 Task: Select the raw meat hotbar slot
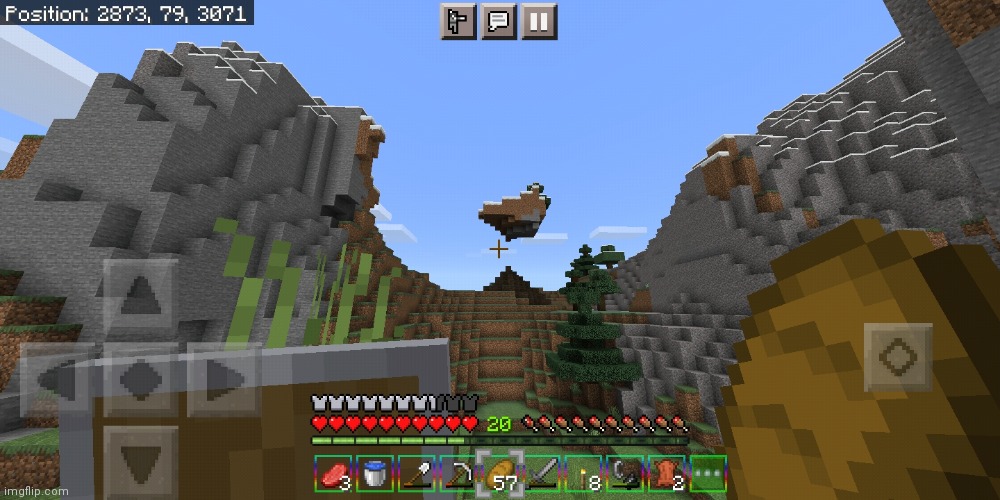333,475
